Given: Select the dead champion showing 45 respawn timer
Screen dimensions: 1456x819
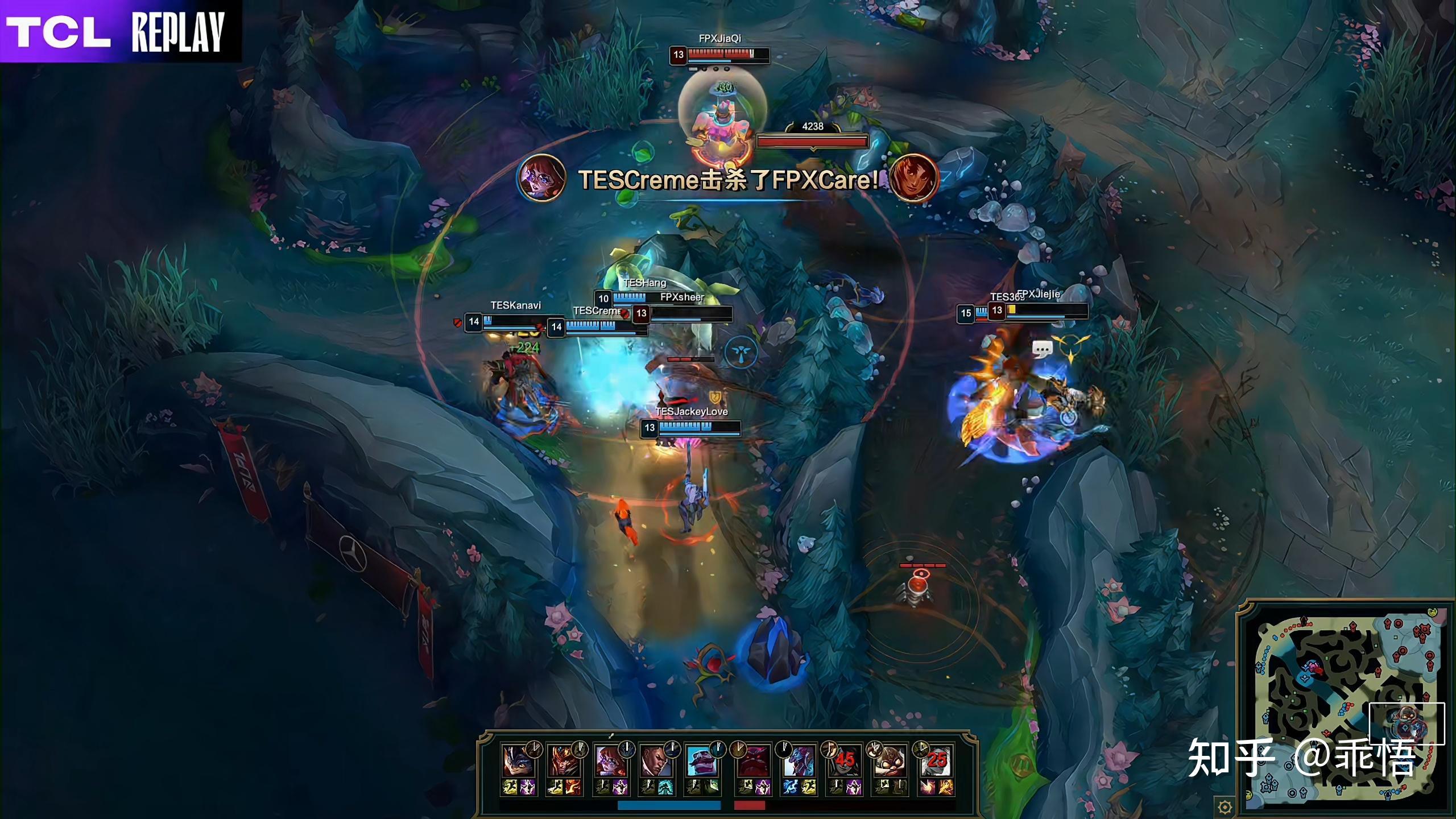Looking at the screenshot, I should [x=845, y=762].
